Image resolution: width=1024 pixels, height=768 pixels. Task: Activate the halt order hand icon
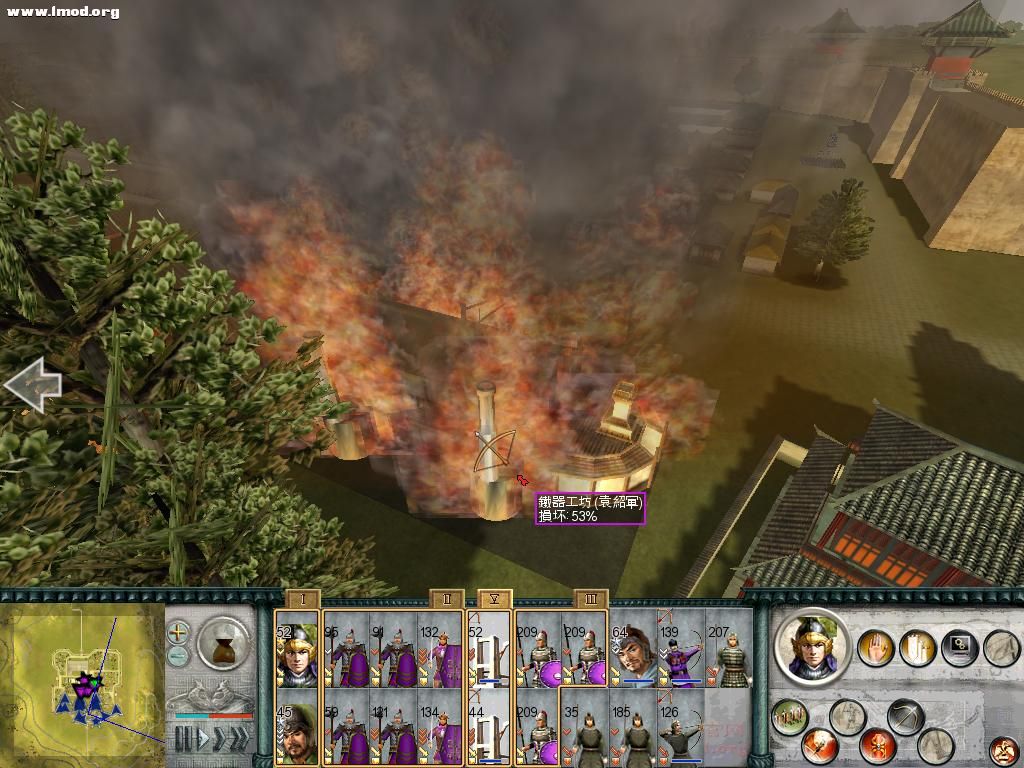[x=877, y=647]
